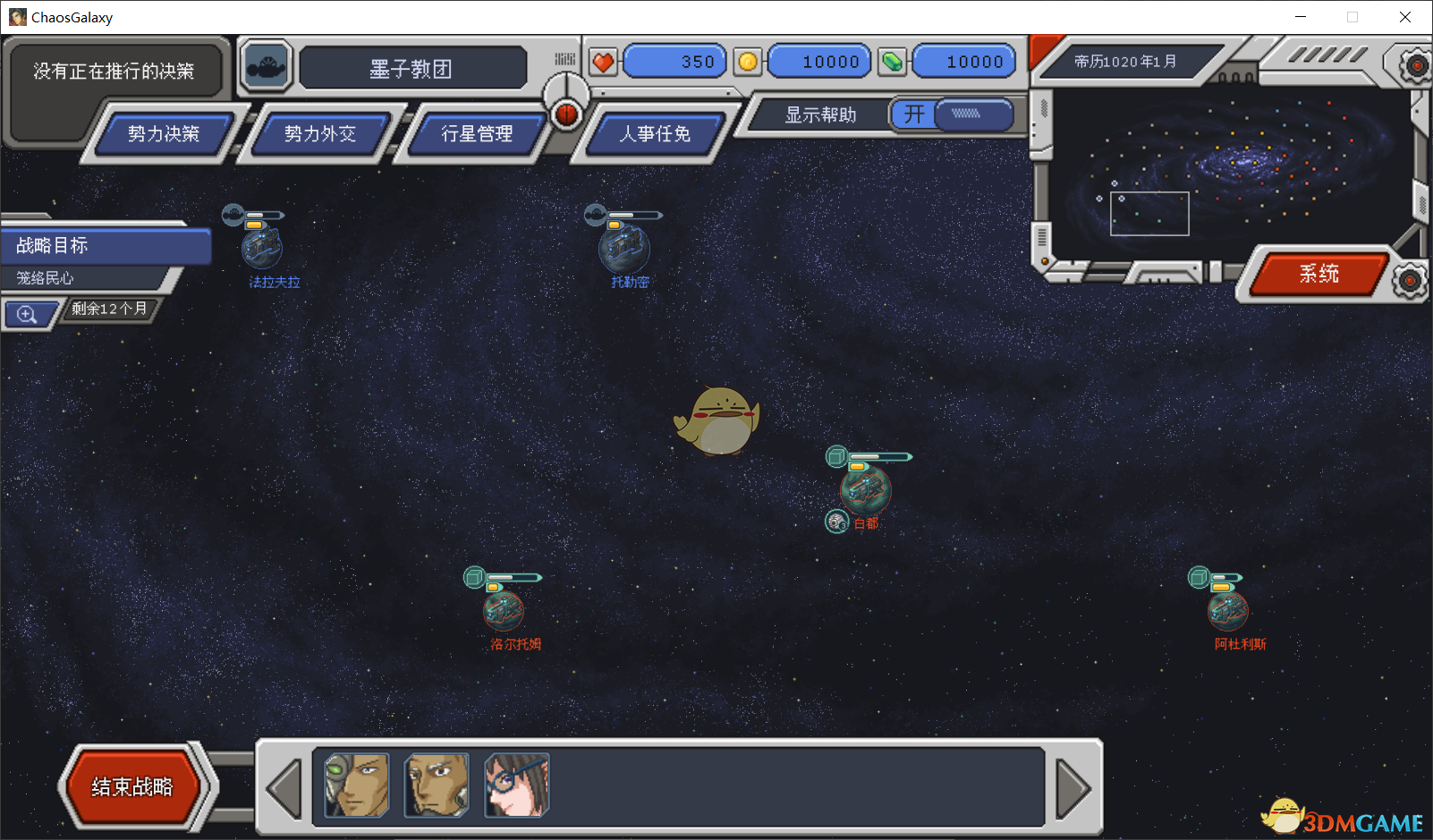The width and height of the screenshot is (1433, 840).
Task: Open the 人事任免 personnel menu
Action: tap(655, 134)
